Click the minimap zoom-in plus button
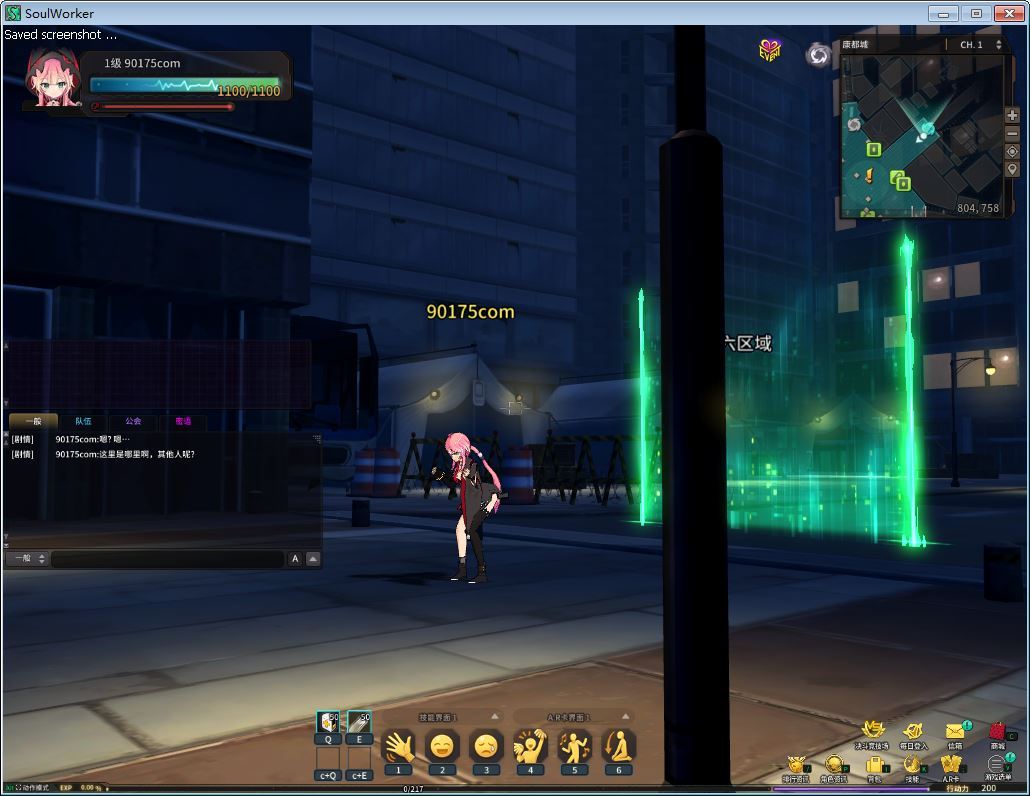This screenshot has height=796, width=1030. (1013, 116)
